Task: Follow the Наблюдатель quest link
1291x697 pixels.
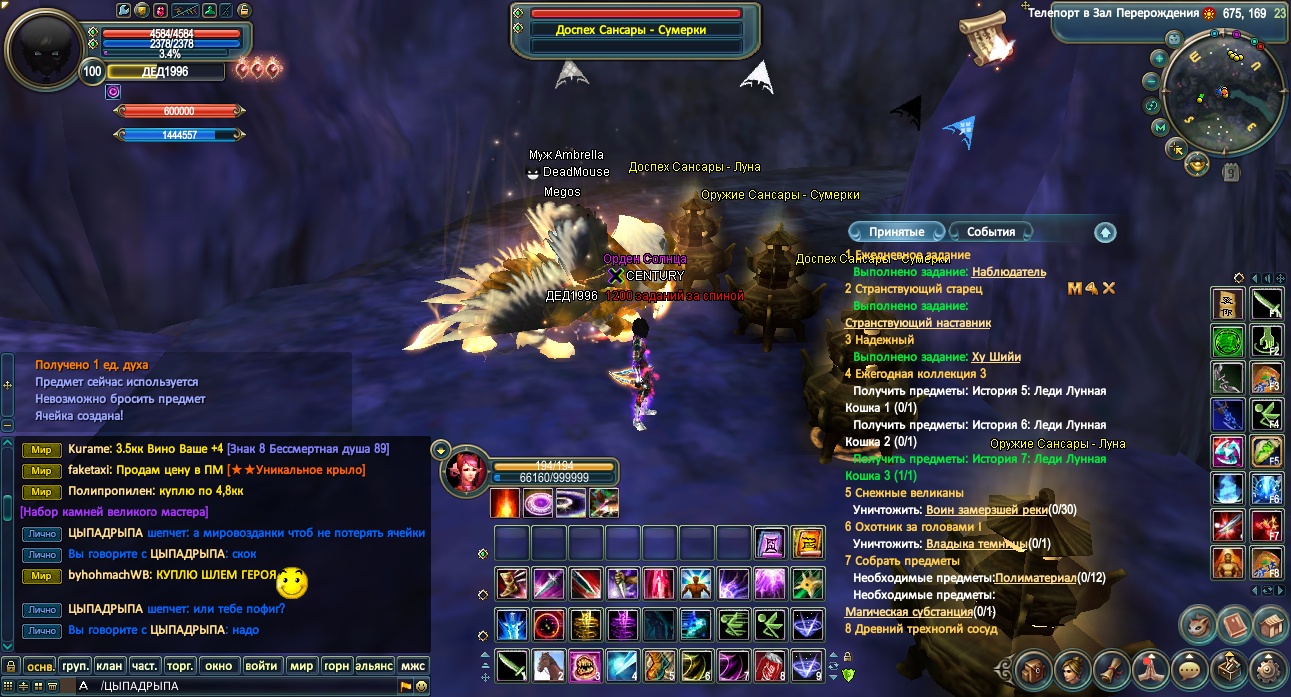Action: point(1008,272)
